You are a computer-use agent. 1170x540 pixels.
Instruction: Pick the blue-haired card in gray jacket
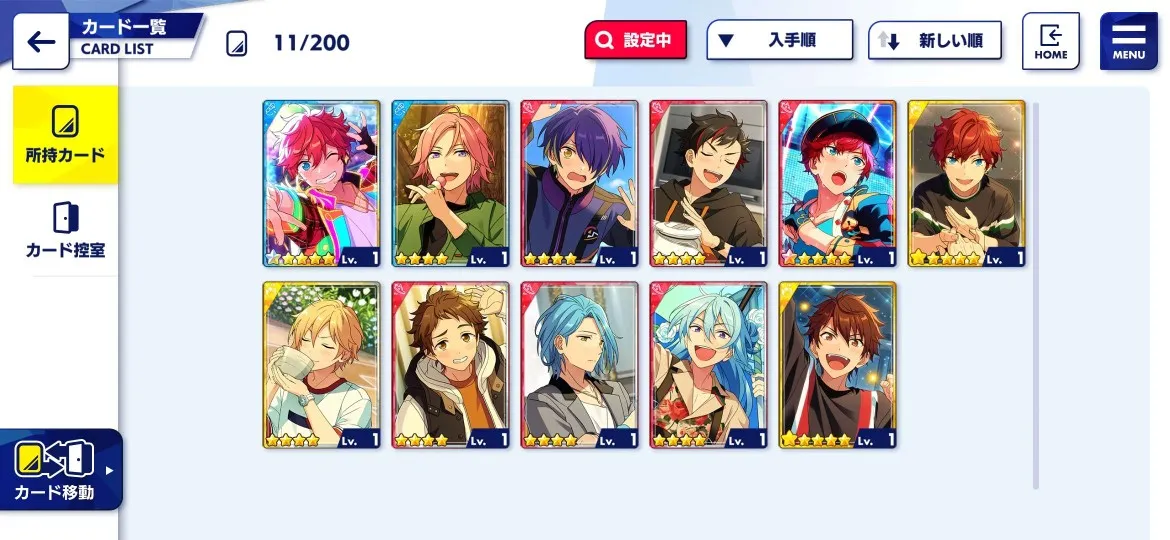[579, 365]
